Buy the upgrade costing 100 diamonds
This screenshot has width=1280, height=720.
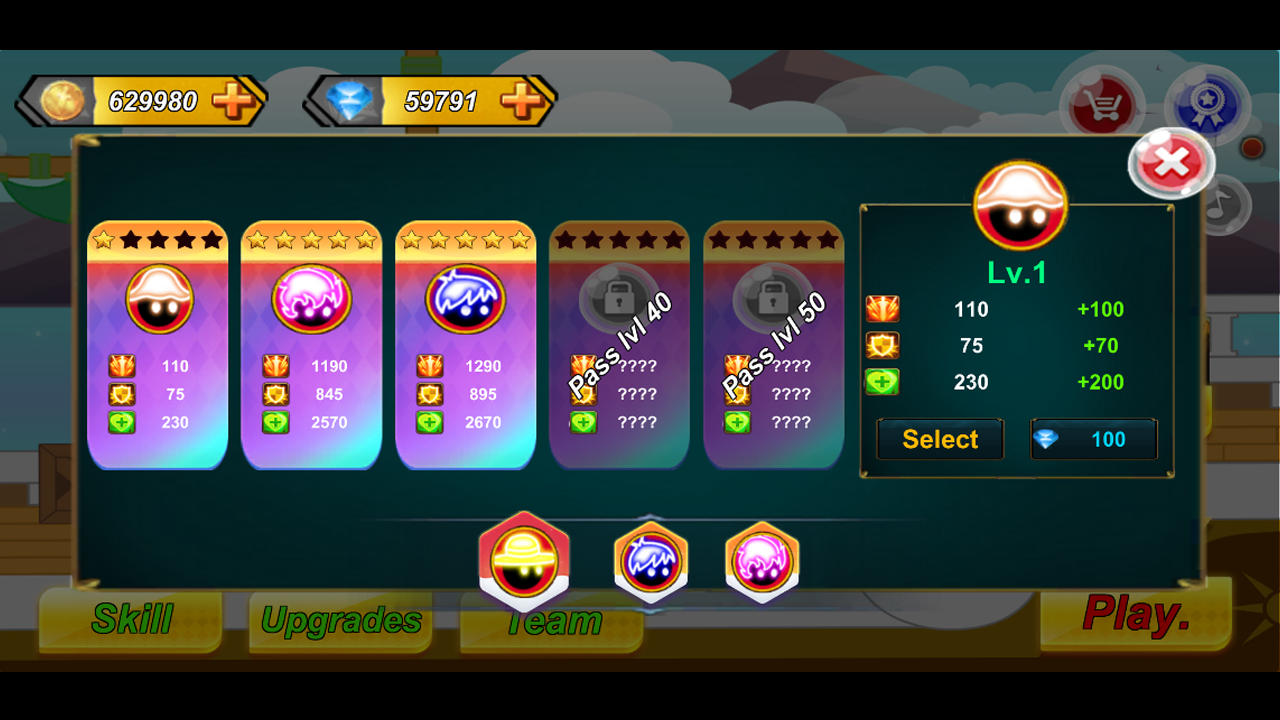(x=1094, y=439)
